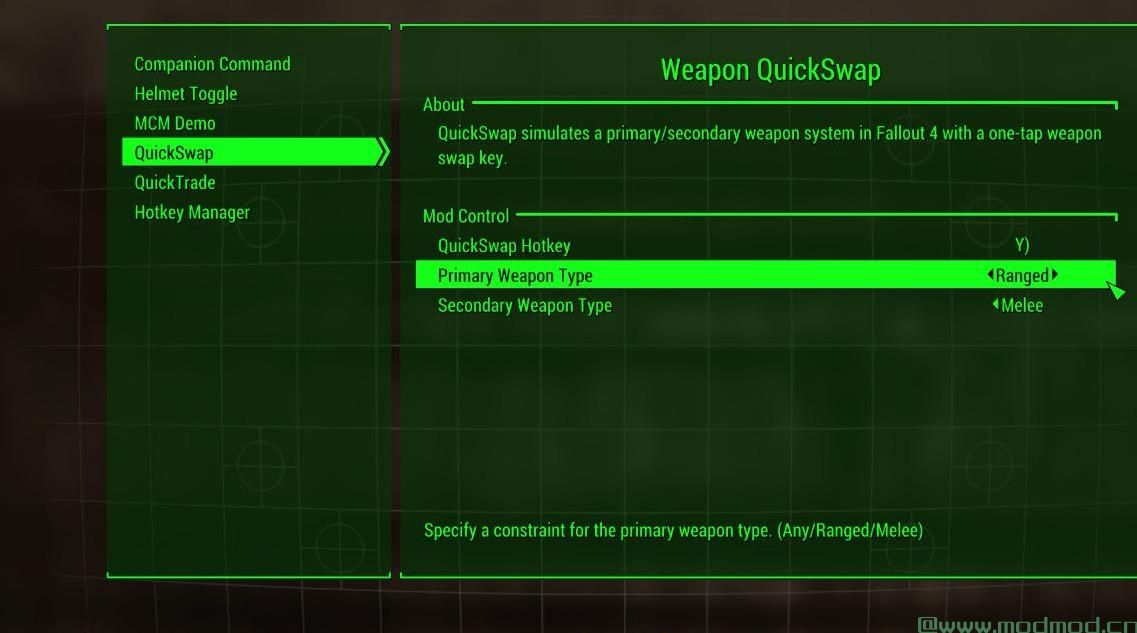Open the QuickTrade mod settings
Image resolution: width=1137 pixels, height=633 pixels.
point(175,182)
